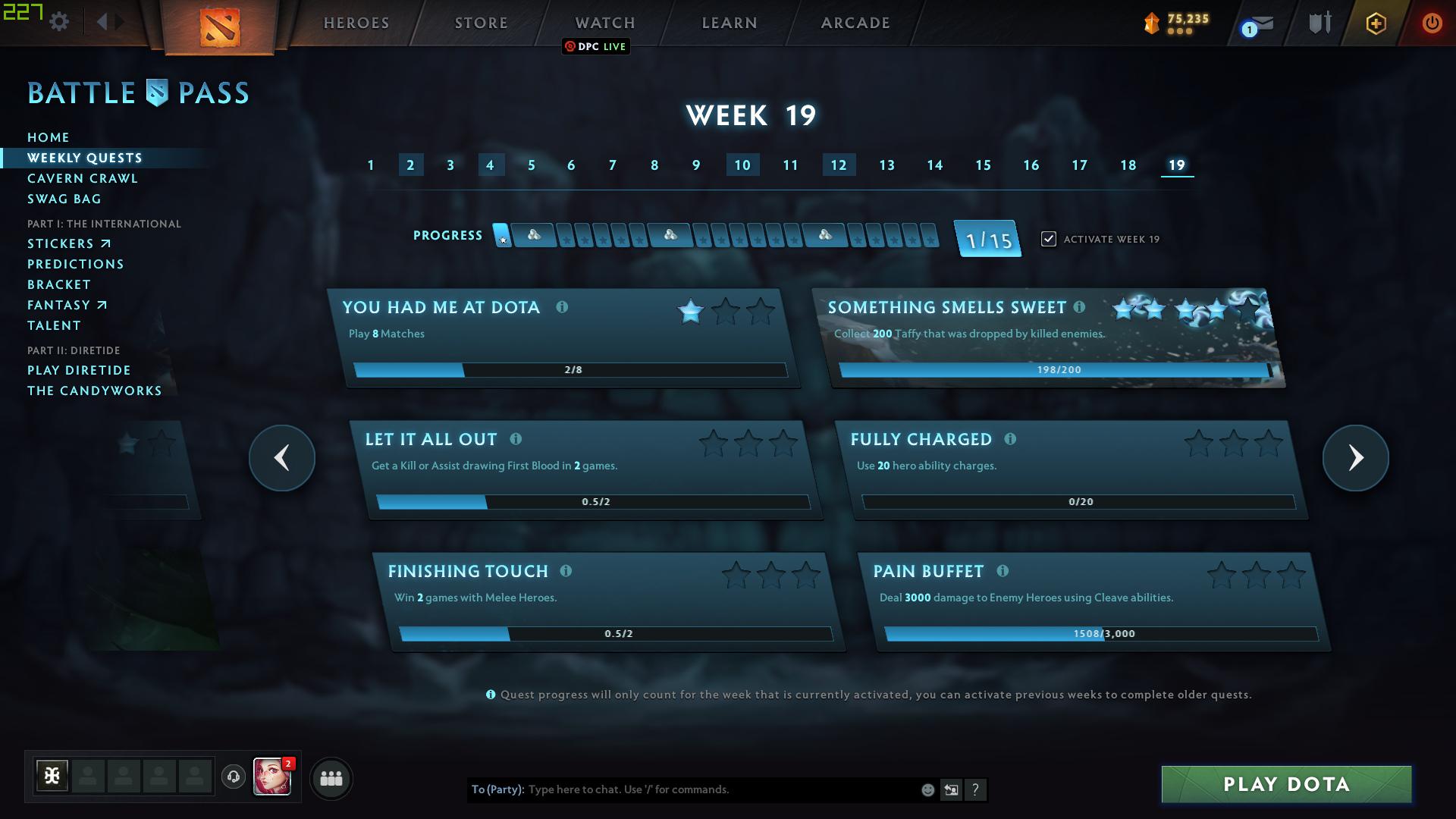The height and width of the screenshot is (819, 1456).
Task: Click the friends list icon near party slots
Action: [x=331, y=778]
